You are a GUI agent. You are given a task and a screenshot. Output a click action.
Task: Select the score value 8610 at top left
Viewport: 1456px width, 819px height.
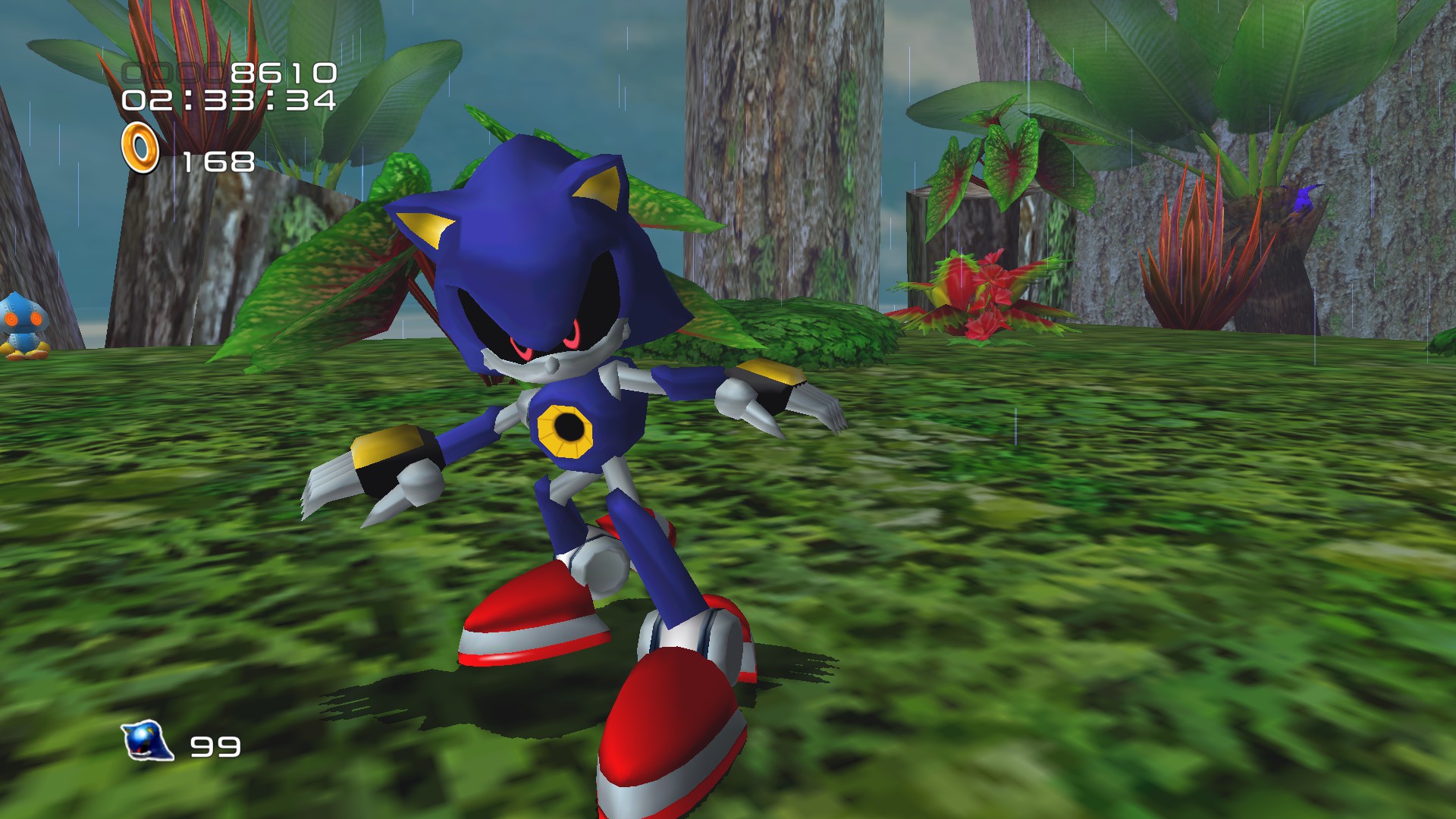(x=279, y=71)
